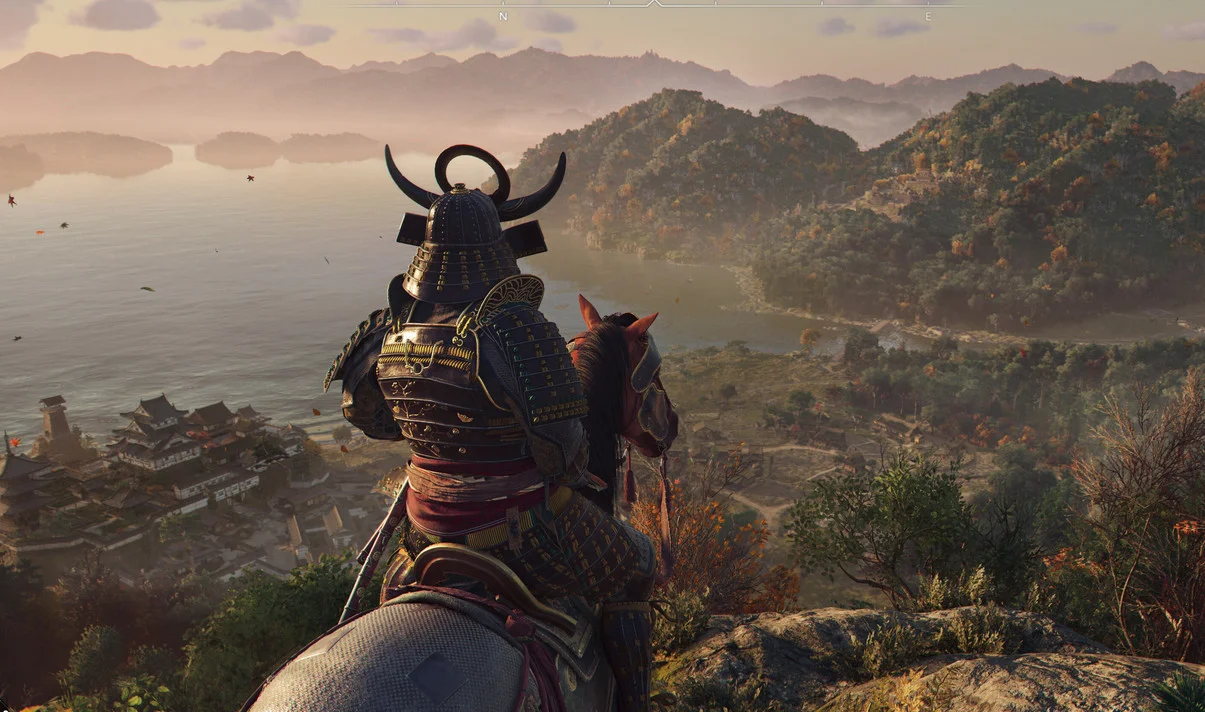
Task: Click the compass bar's E marker
Action: coord(927,16)
